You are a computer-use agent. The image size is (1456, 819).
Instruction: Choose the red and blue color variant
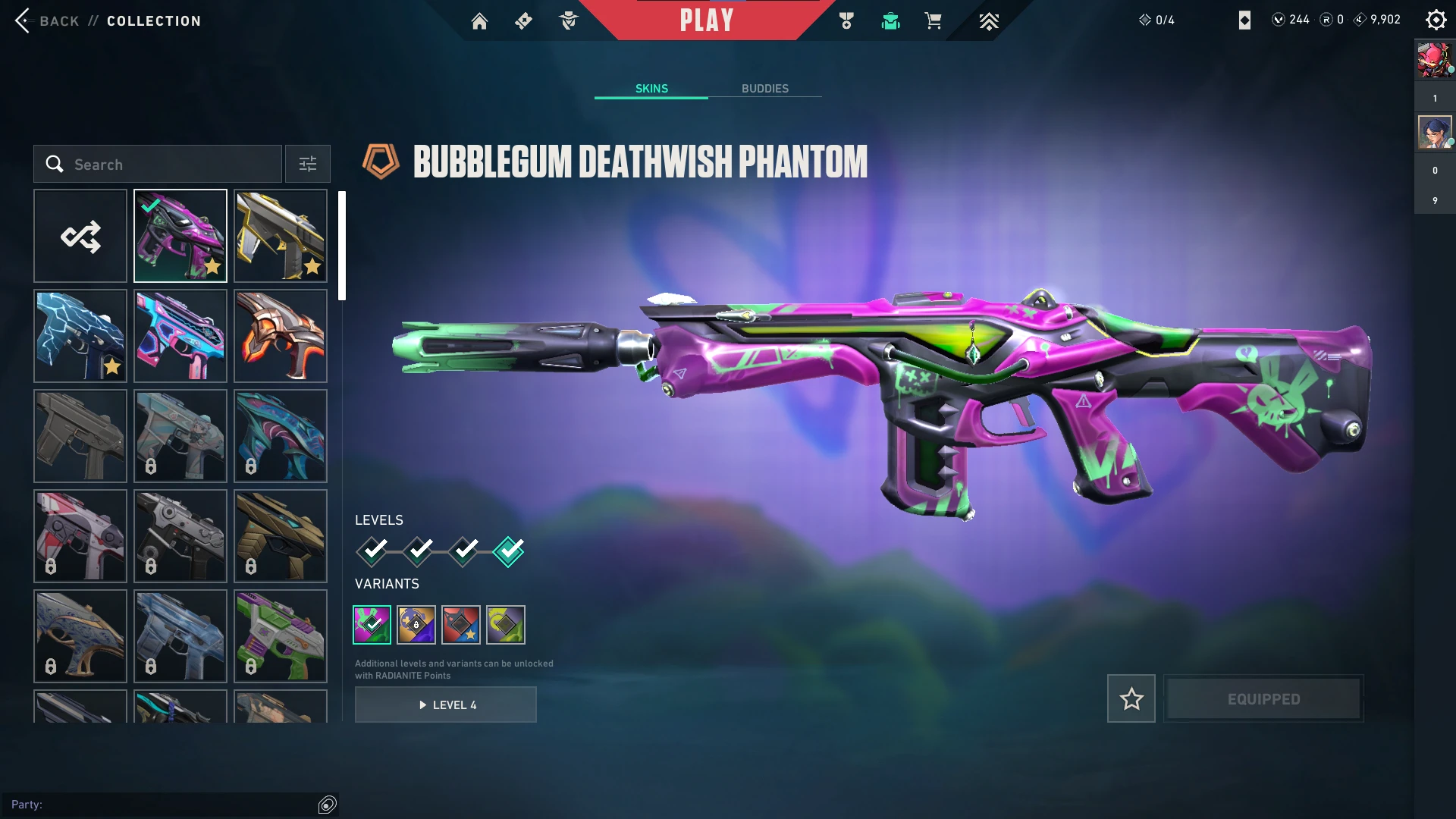click(x=461, y=625)
